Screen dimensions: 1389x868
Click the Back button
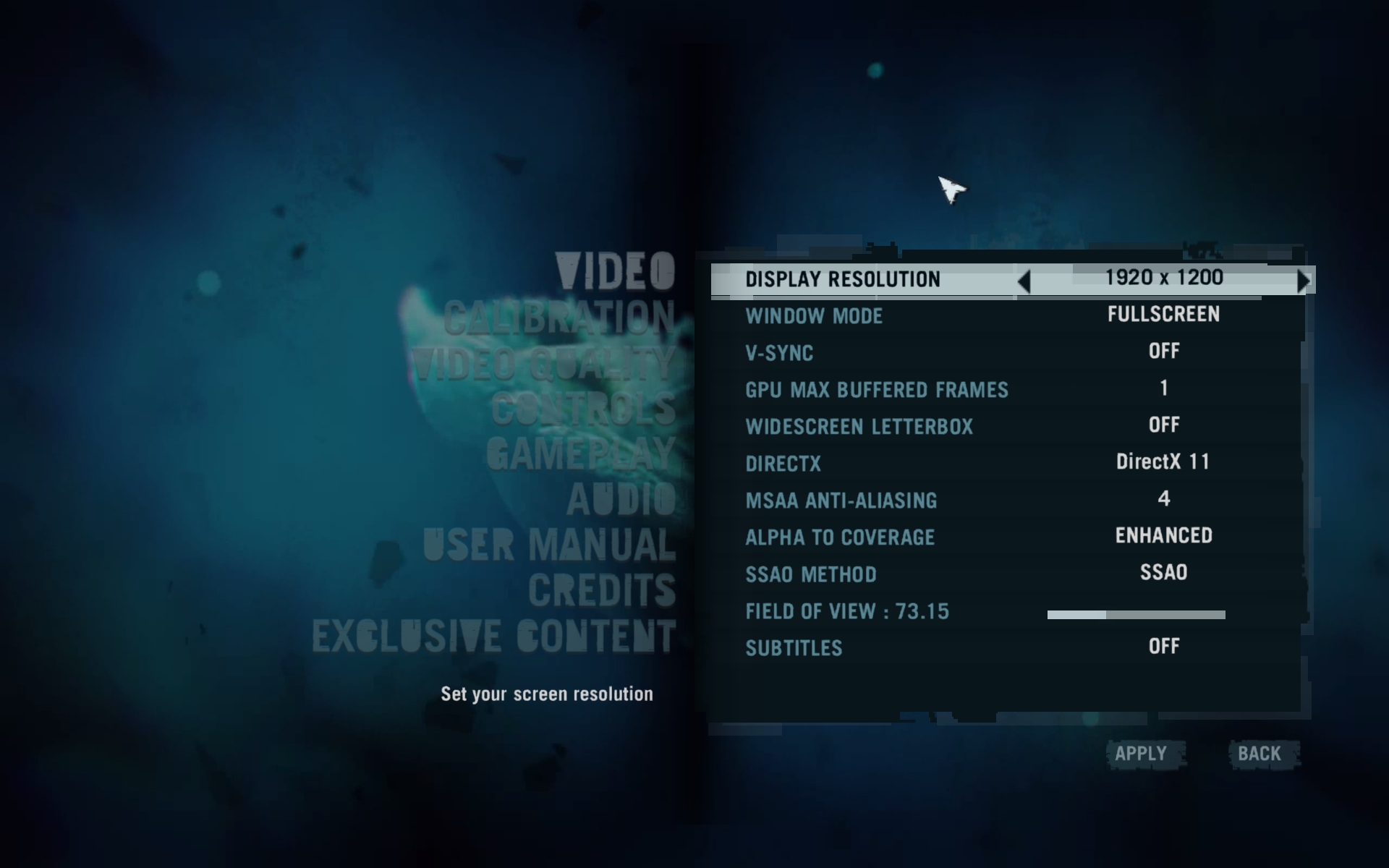point(1260,754)
